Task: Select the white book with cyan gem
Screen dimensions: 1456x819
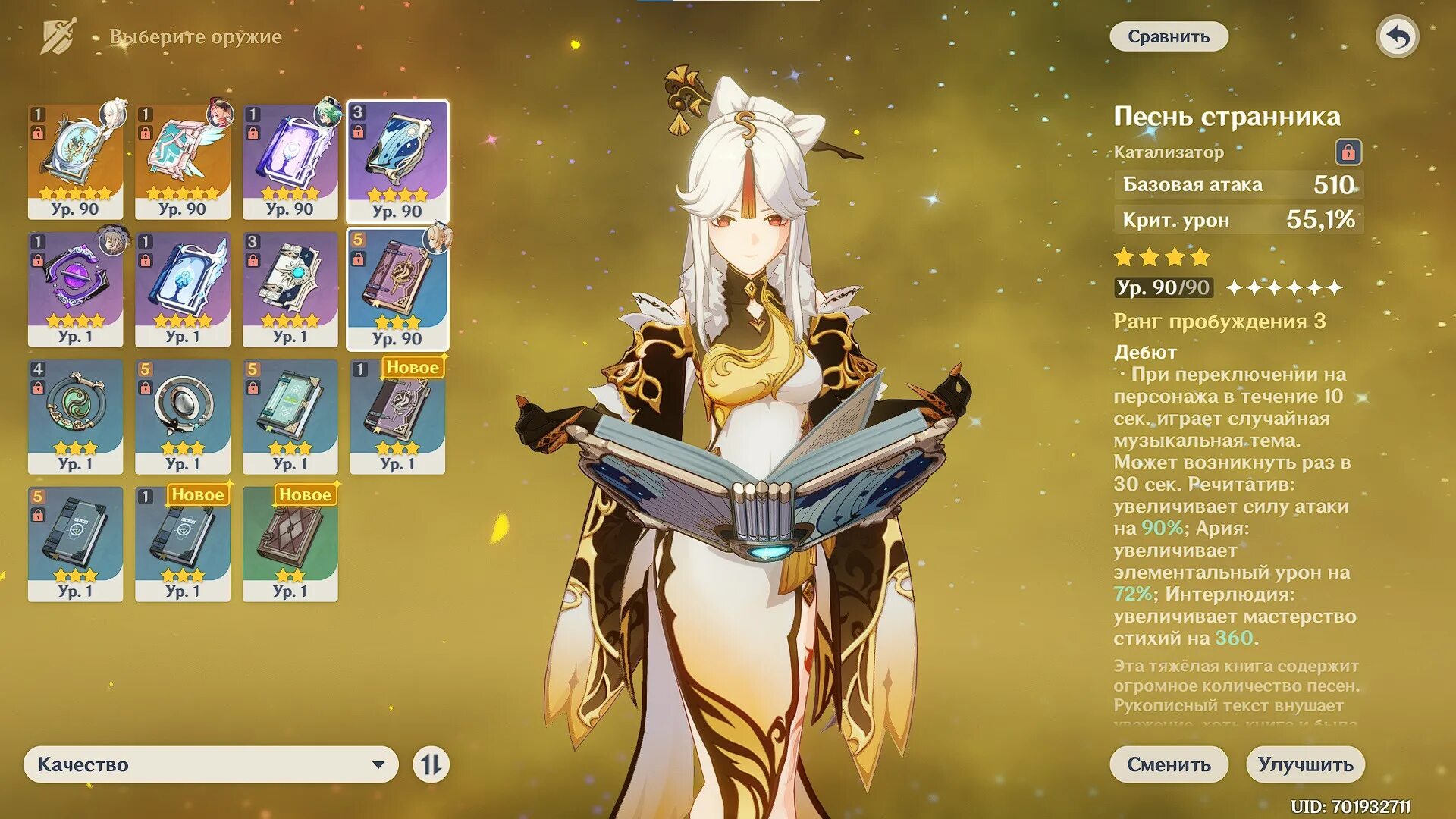Action: 290,288
